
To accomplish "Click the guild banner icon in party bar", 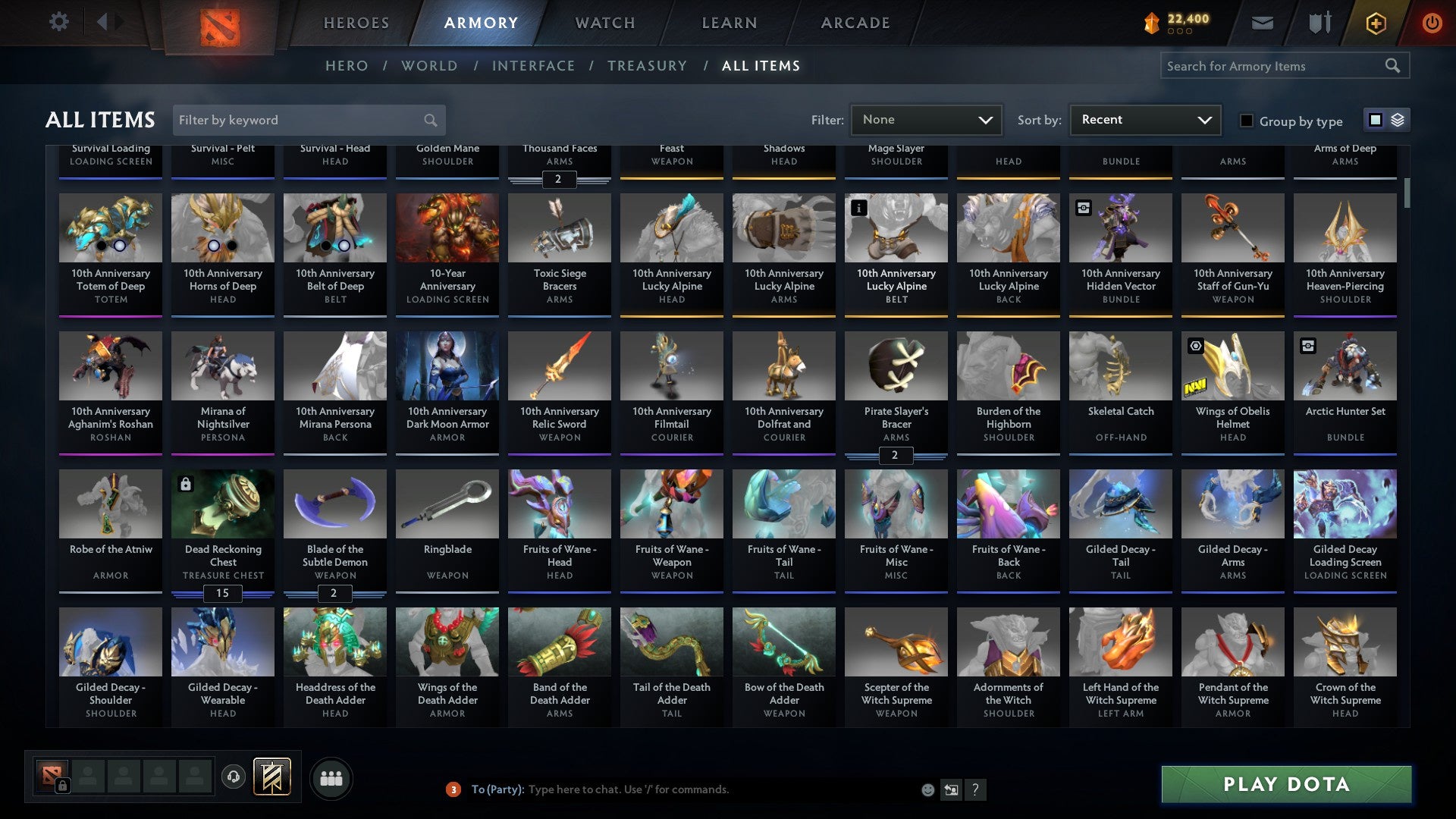I will pos(273,777).
